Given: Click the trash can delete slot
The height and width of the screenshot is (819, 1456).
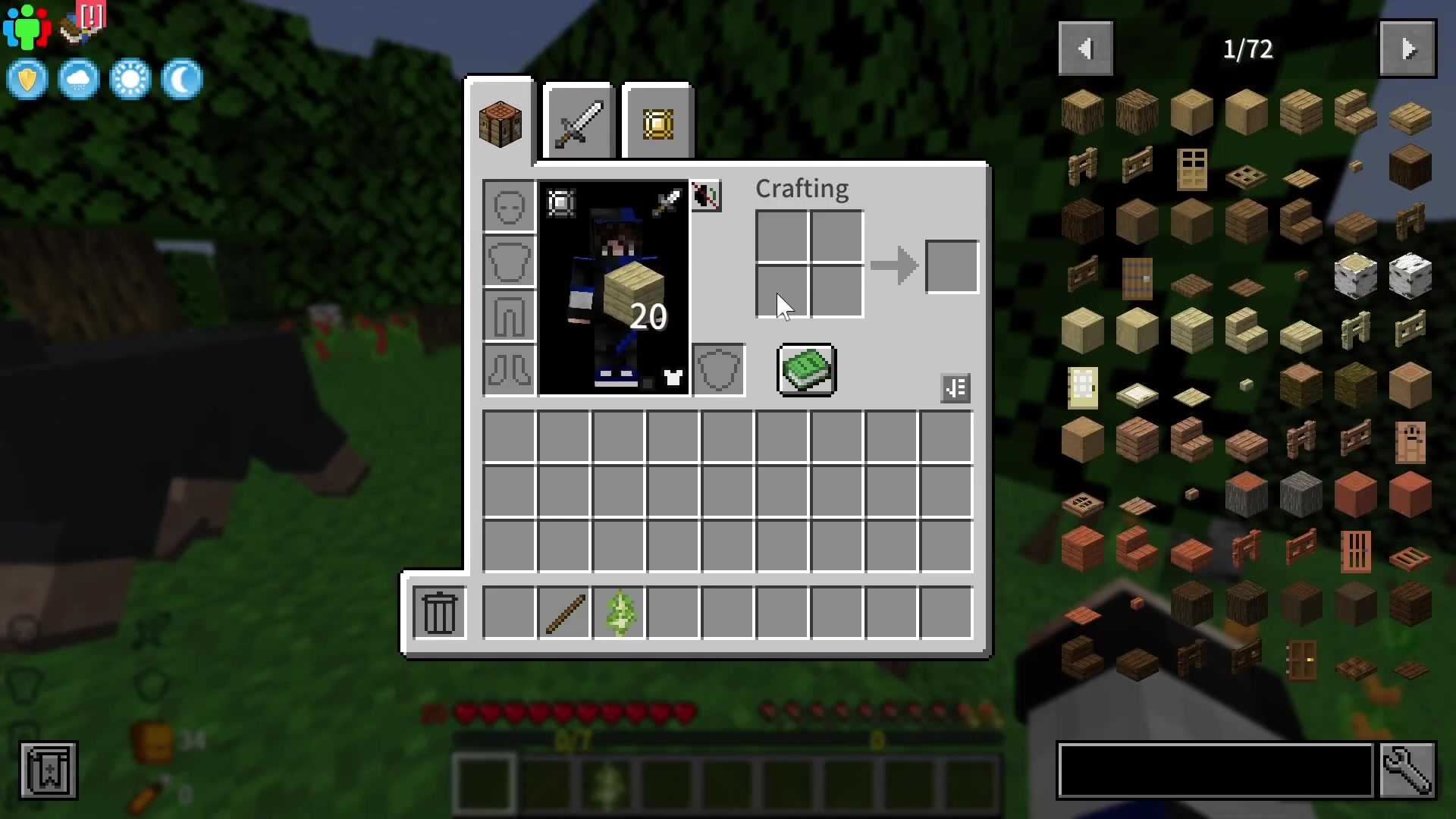Looking at the screenshot, I should click(x=438, y=612).
